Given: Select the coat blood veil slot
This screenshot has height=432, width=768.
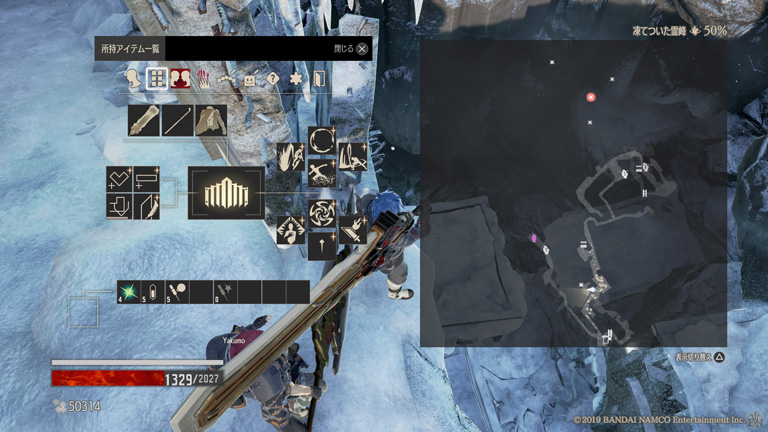Looking at the screenshot, I should pos(211,121).
